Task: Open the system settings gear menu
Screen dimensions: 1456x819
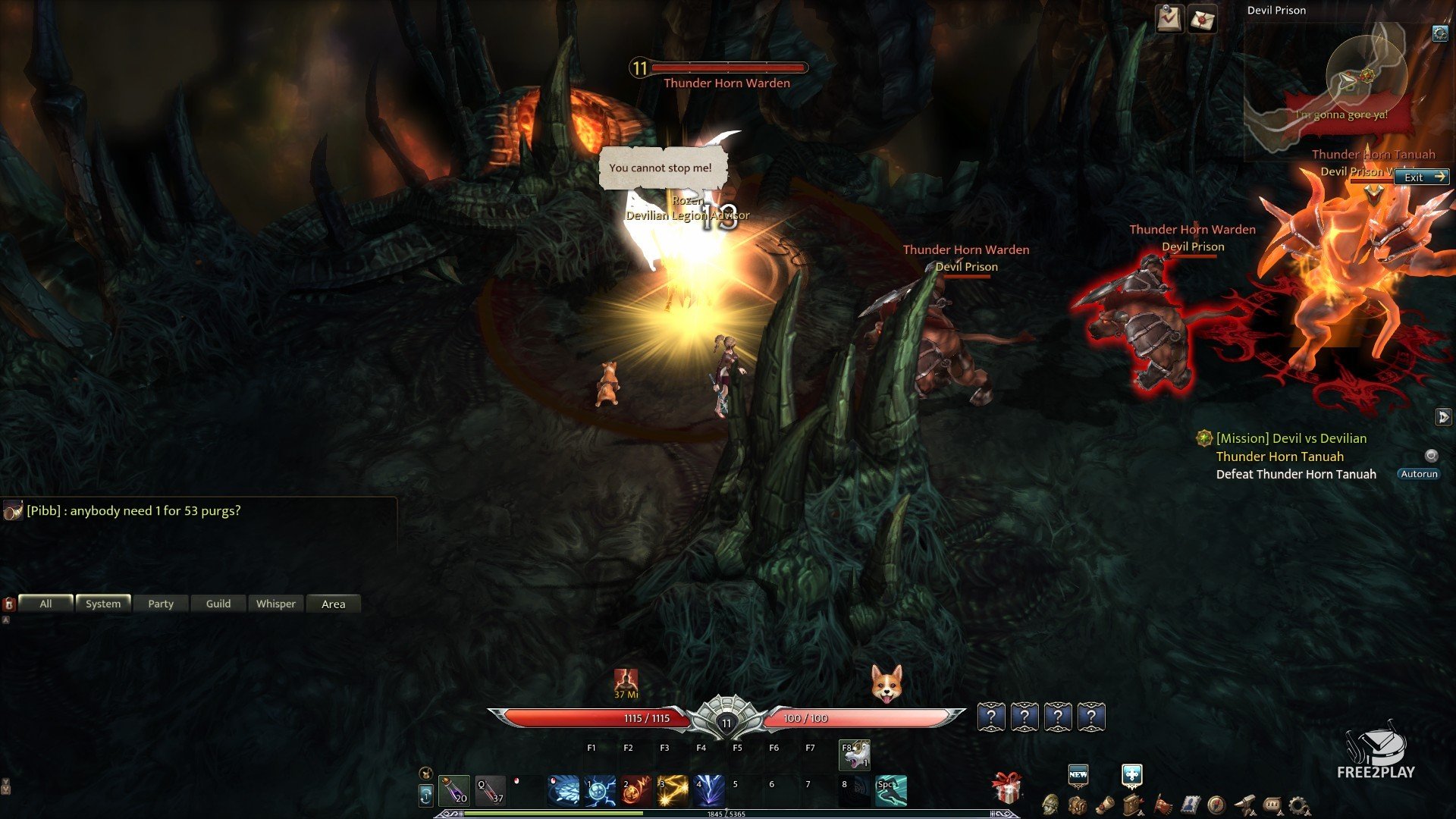Action: (1299, 805)
